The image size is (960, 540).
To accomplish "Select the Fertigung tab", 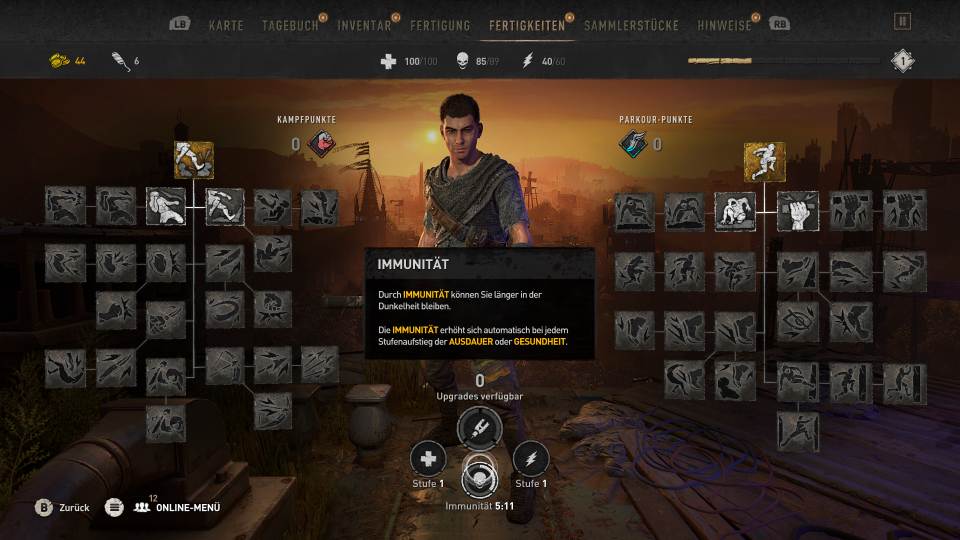I will (x=440, y=25).
